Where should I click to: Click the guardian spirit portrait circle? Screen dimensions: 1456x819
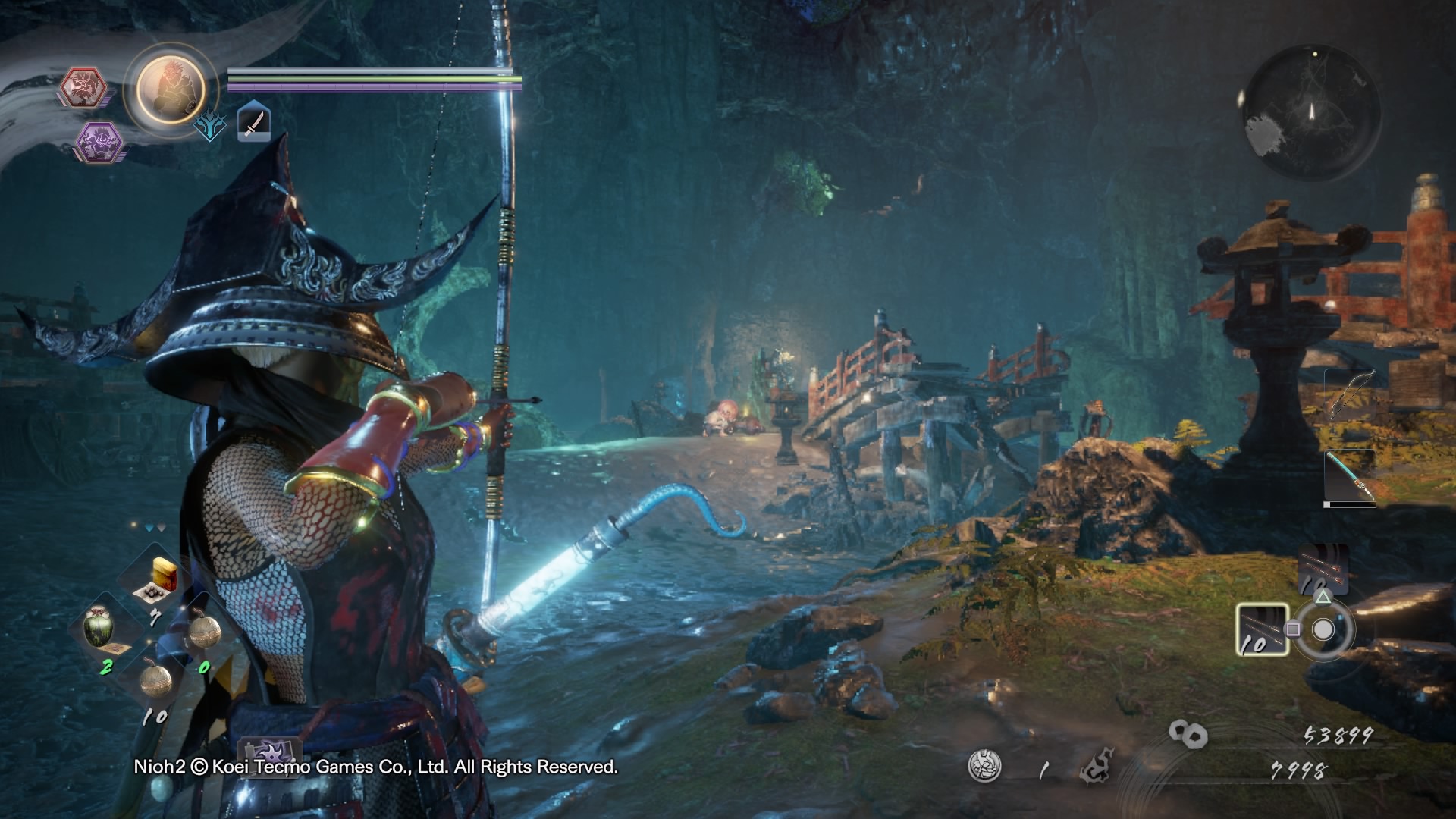171,87
